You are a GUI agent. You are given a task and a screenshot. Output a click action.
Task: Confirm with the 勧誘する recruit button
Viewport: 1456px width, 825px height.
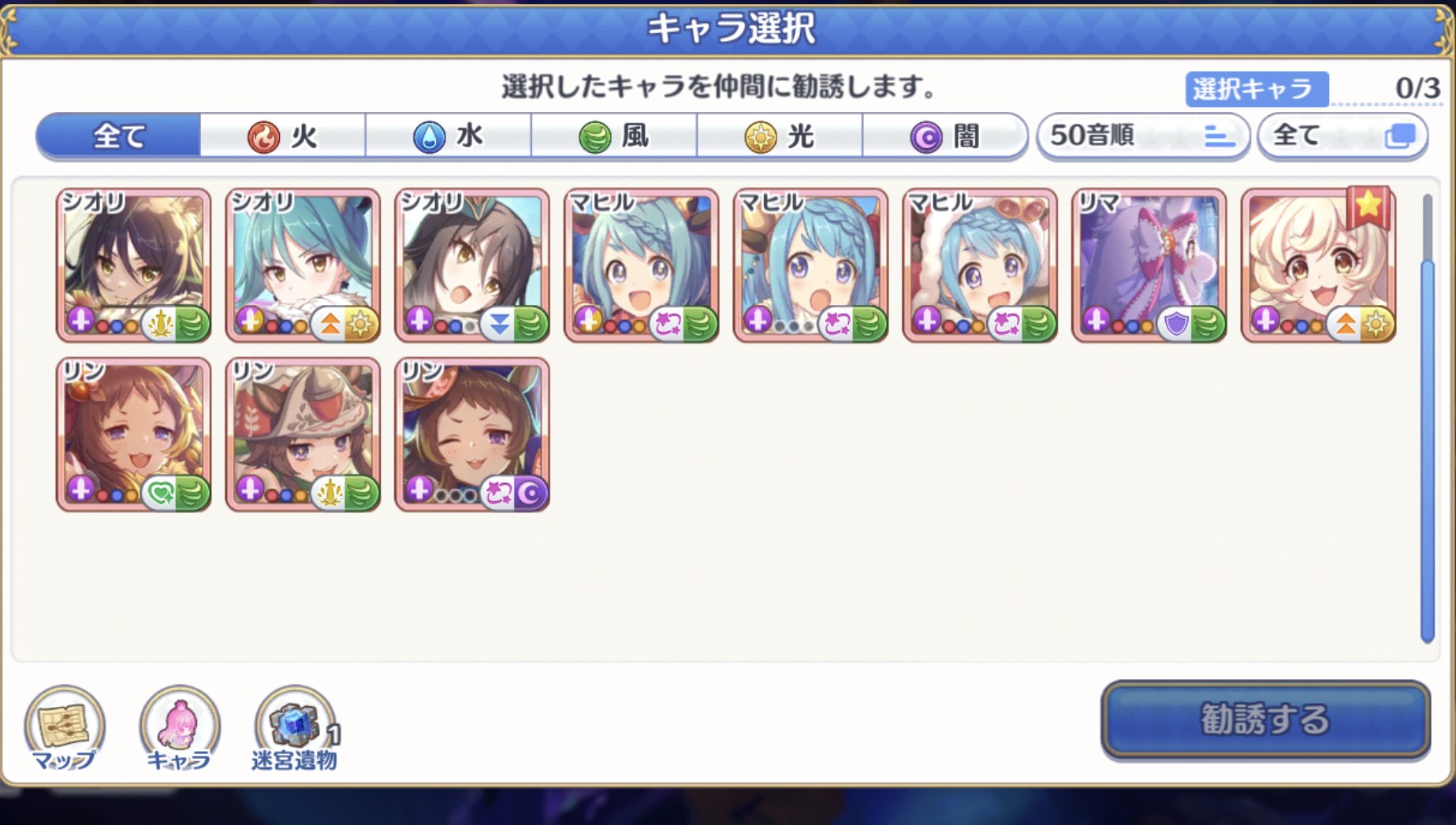click(1264, 719)
